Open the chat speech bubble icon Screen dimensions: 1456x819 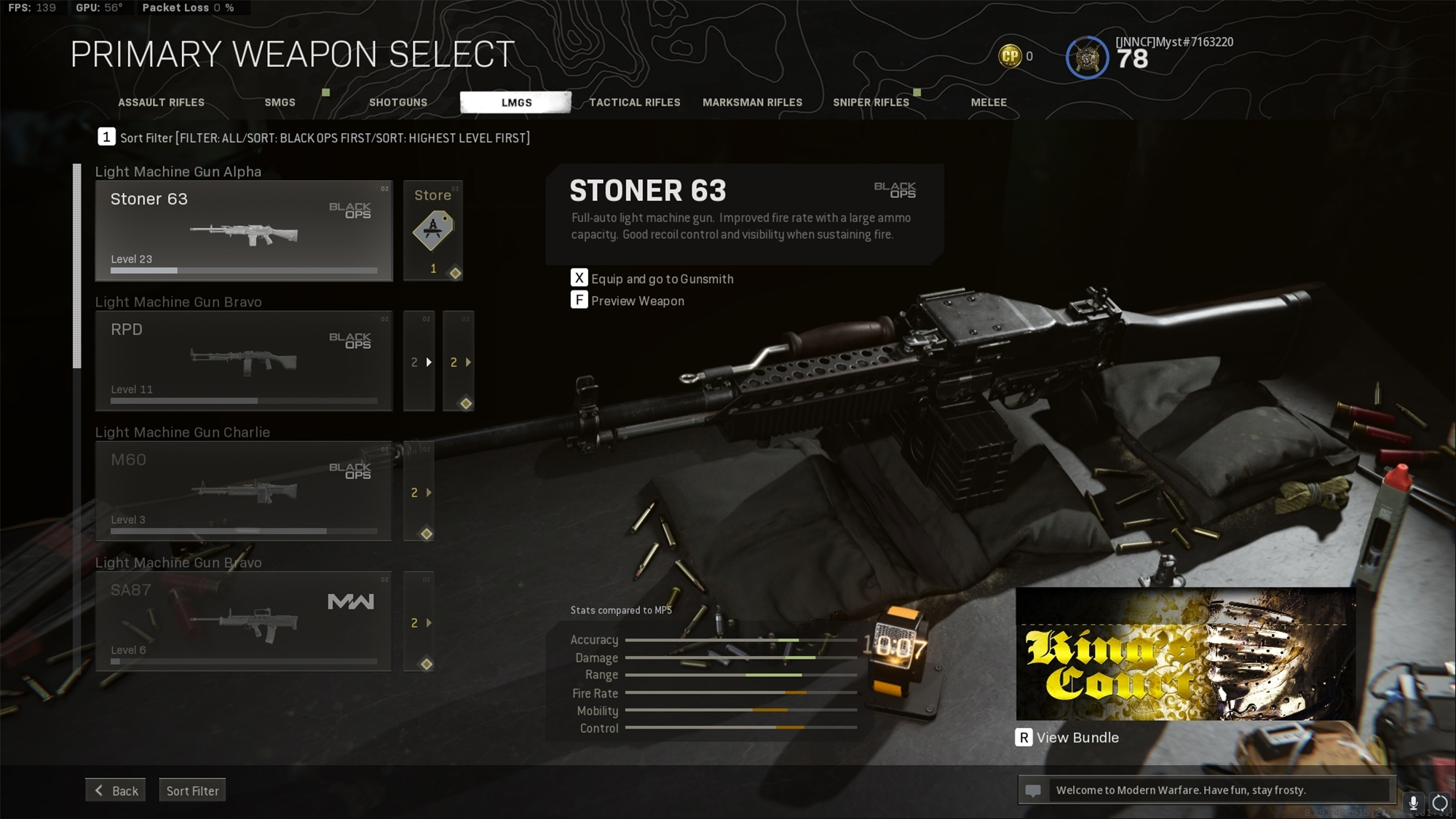point(1034,789)
